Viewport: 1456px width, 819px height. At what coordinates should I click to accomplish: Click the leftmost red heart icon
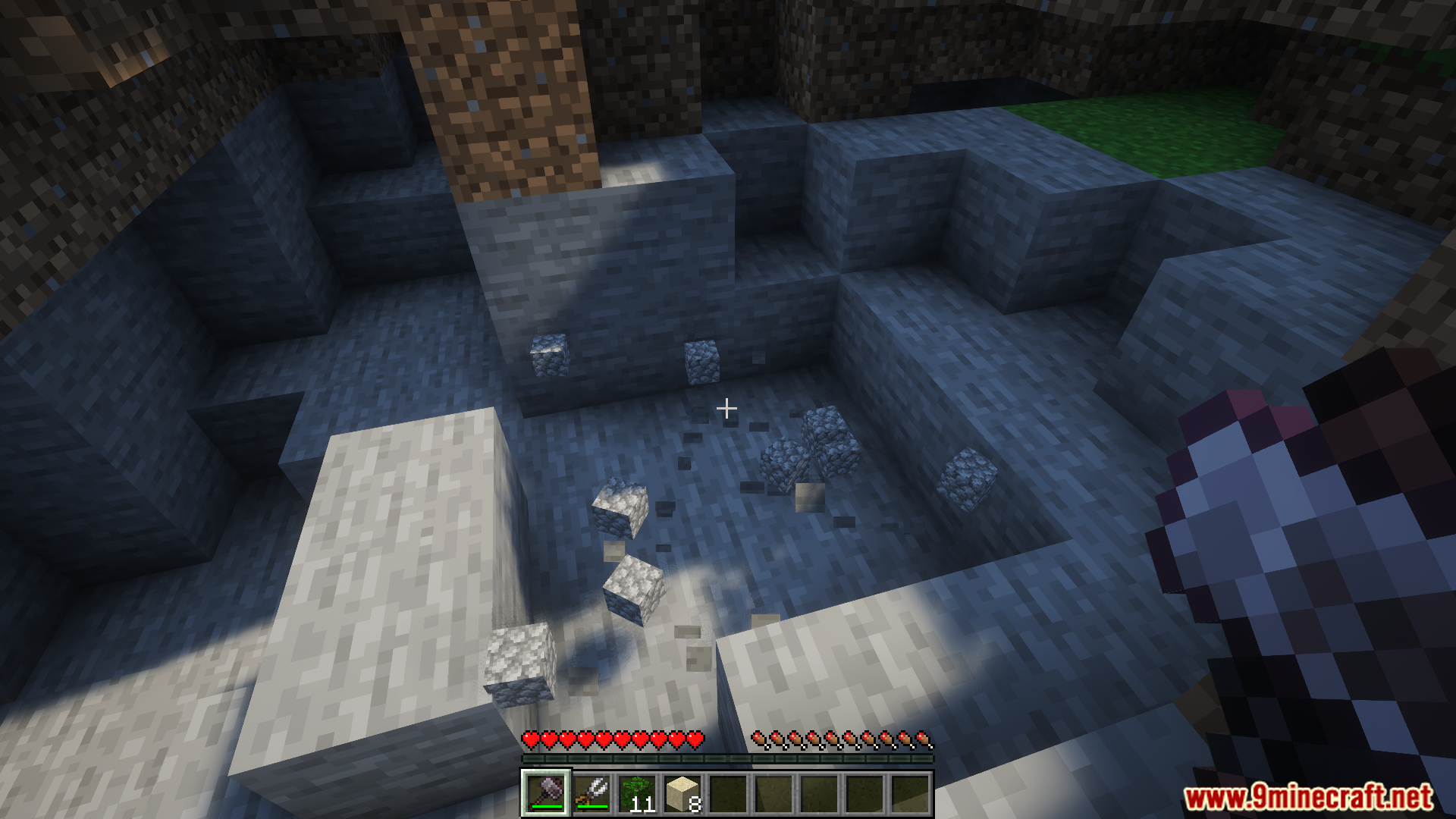(x=530, y=740)
